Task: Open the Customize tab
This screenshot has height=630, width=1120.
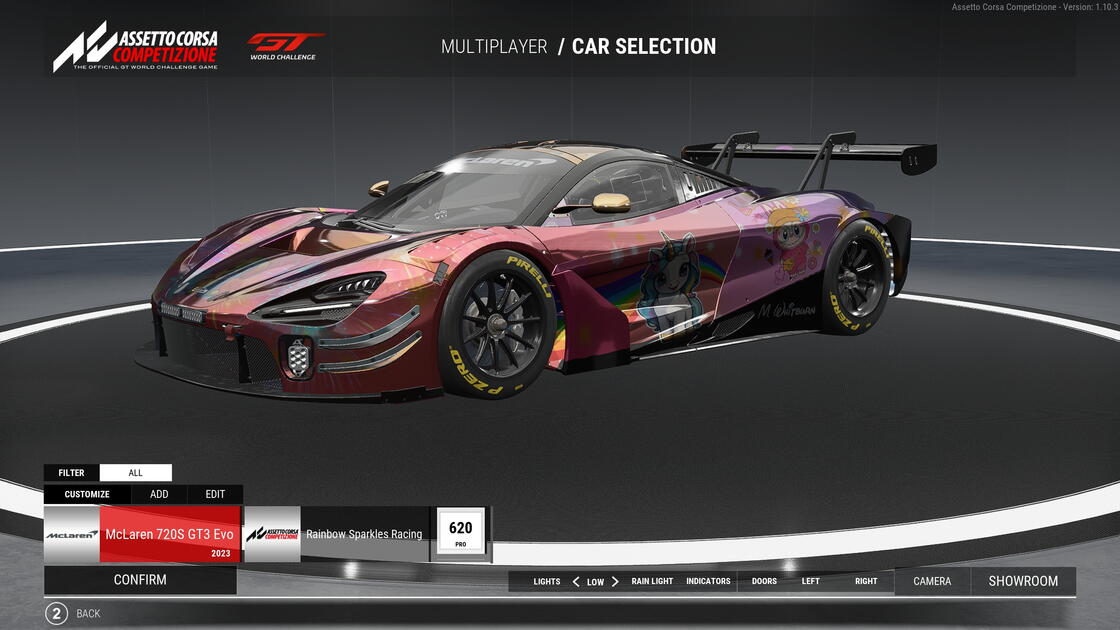Action: [87, 494]
